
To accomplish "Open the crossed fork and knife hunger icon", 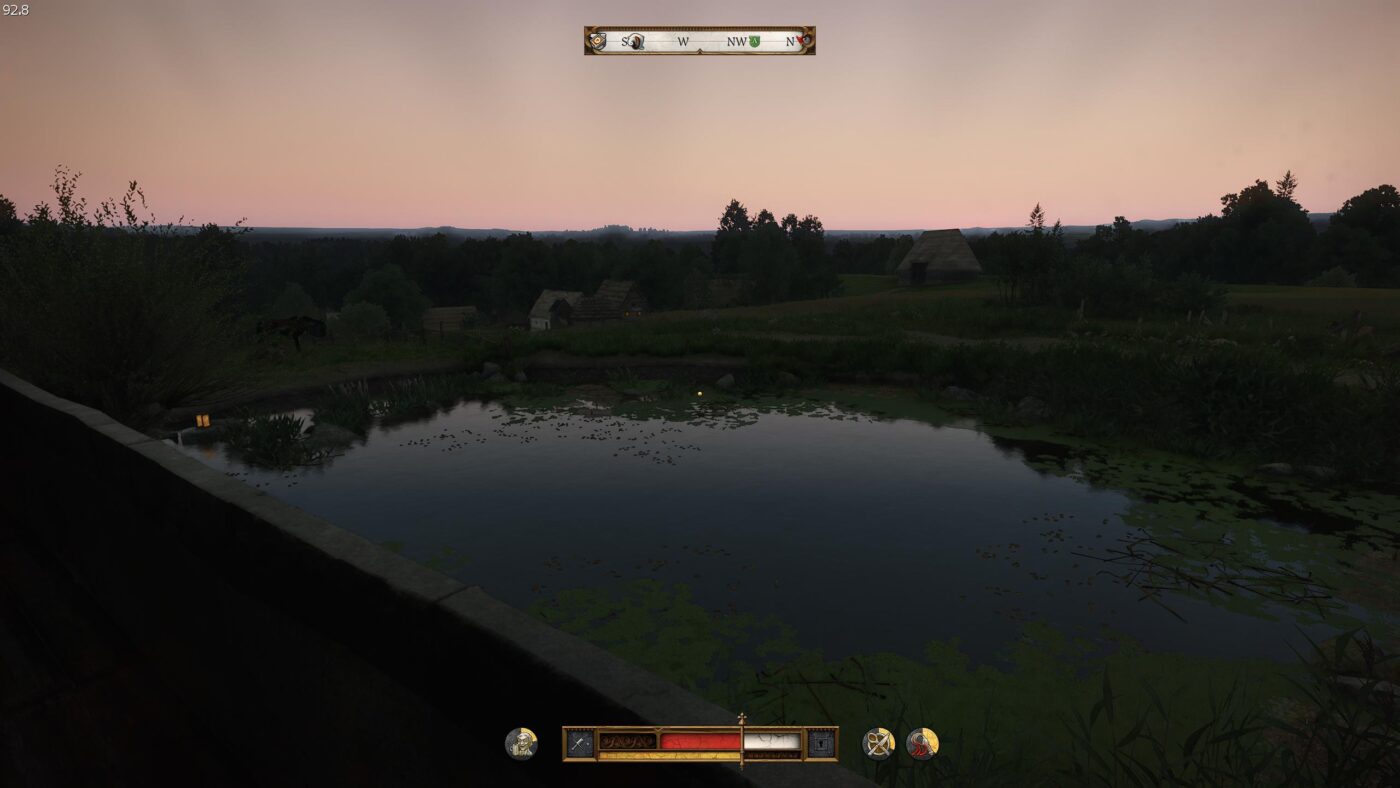I will click(x=878, y=743).
